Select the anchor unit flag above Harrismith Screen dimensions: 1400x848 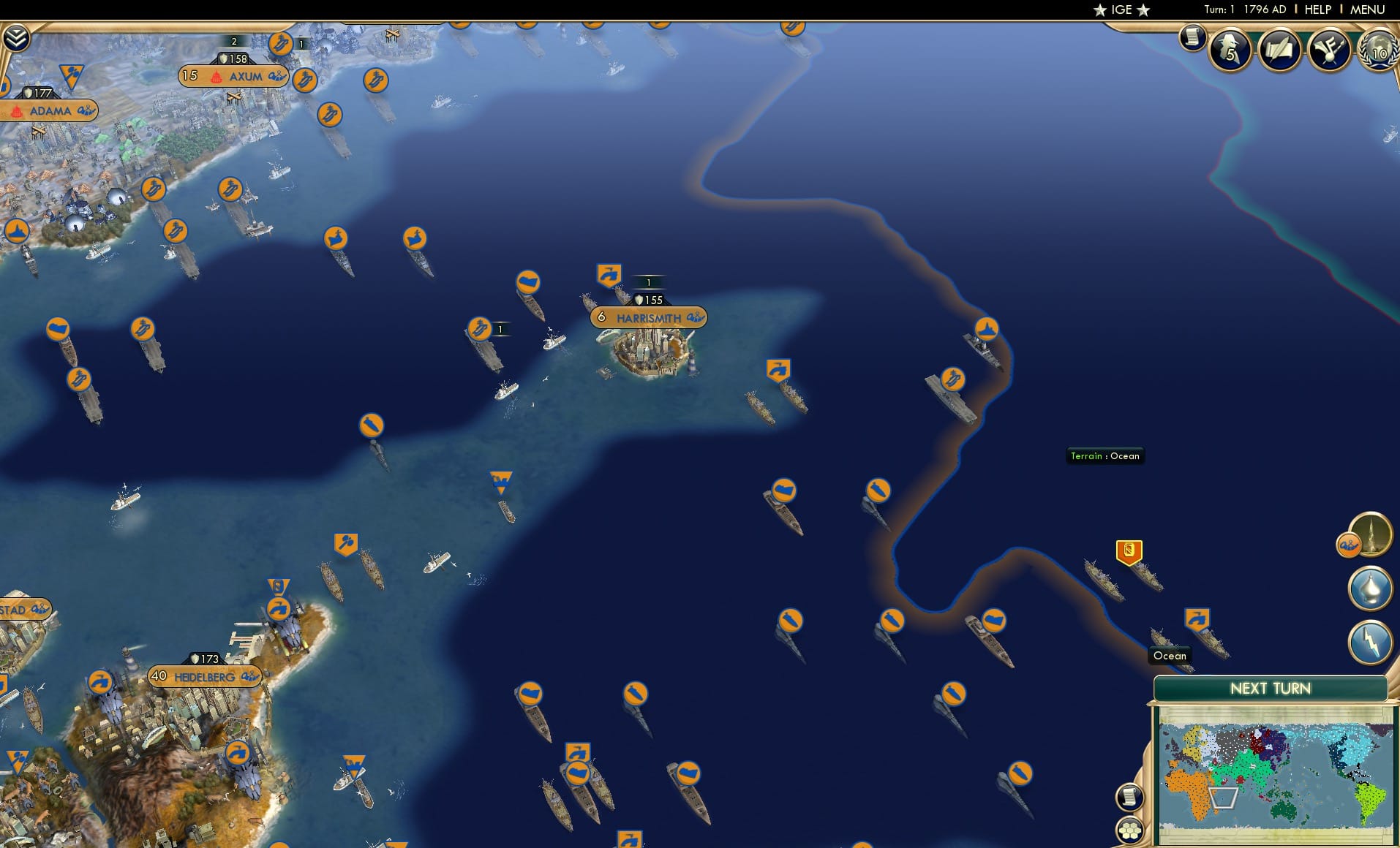[606, 274]
